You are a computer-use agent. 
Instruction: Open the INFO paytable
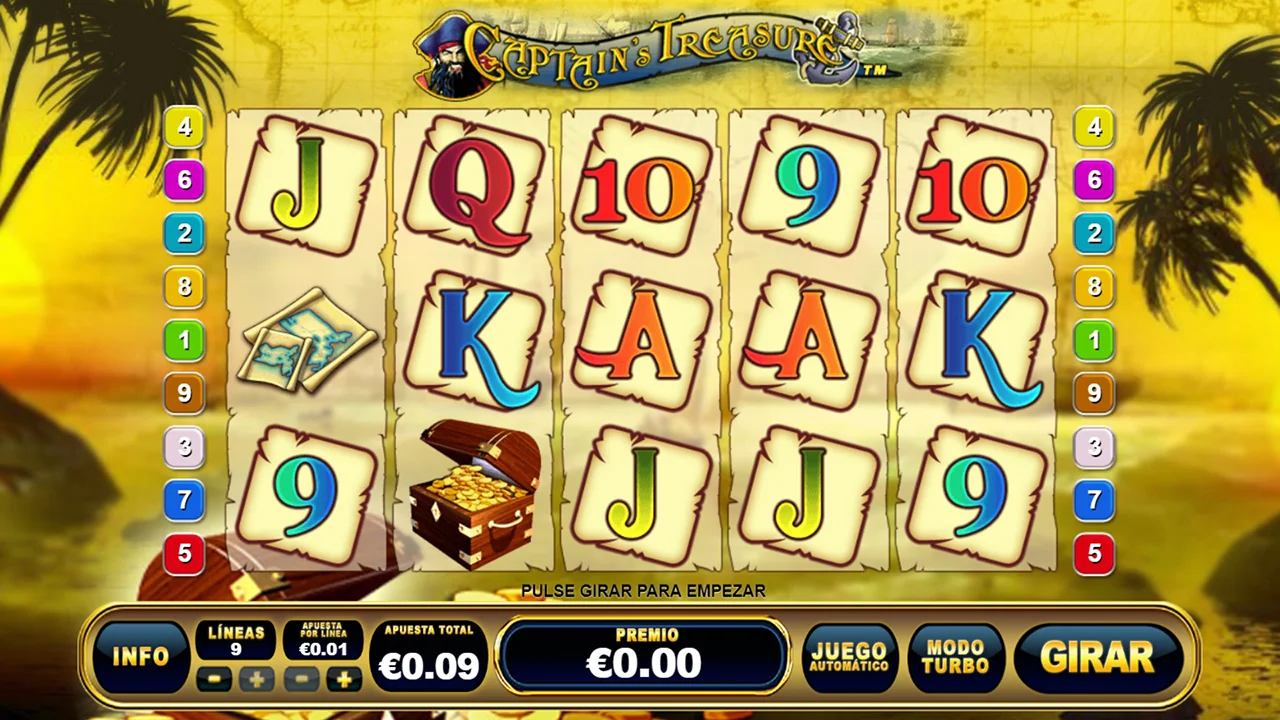click(141, 656)
